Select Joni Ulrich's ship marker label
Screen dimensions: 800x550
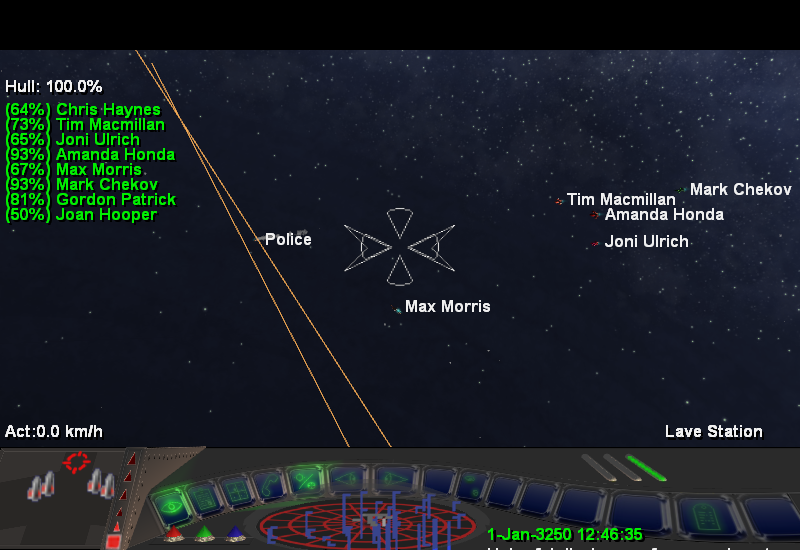[646, 242]
